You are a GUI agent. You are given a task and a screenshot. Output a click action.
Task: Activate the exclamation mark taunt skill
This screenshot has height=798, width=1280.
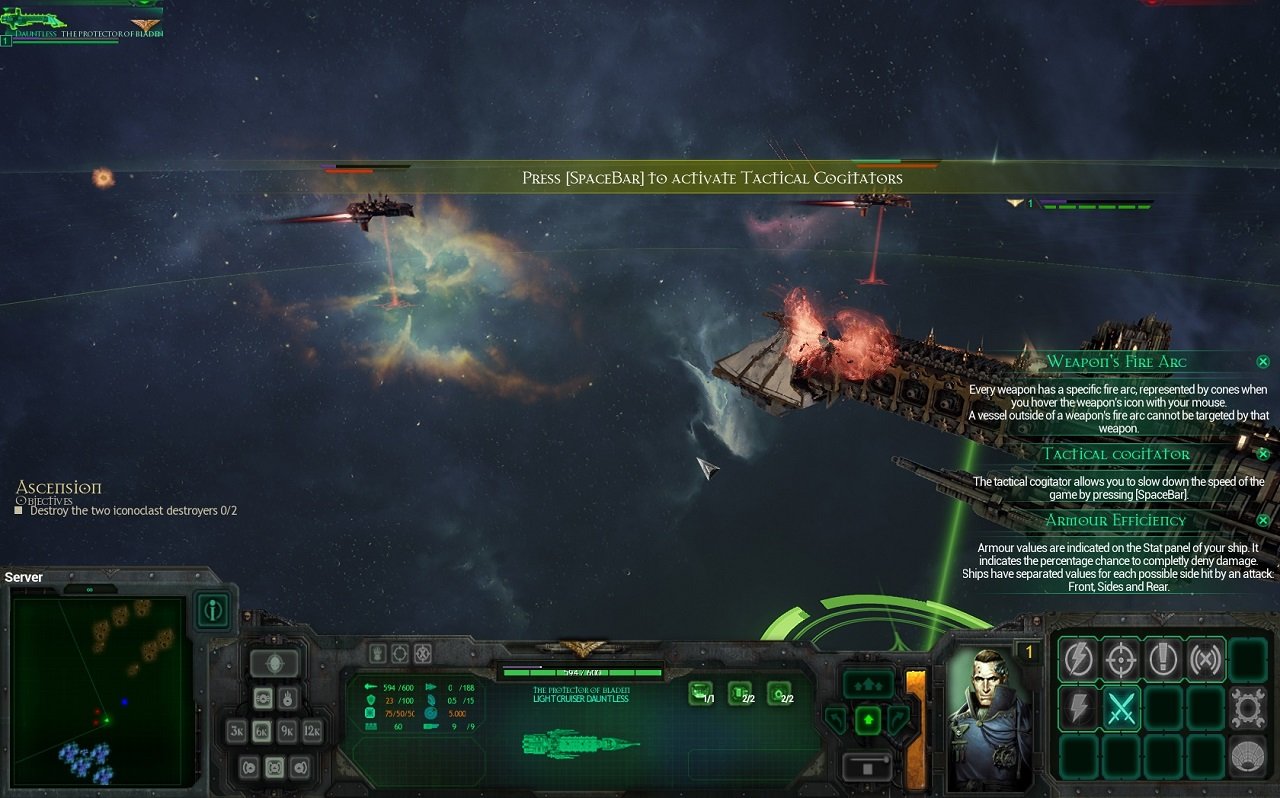coord(1163,659)
